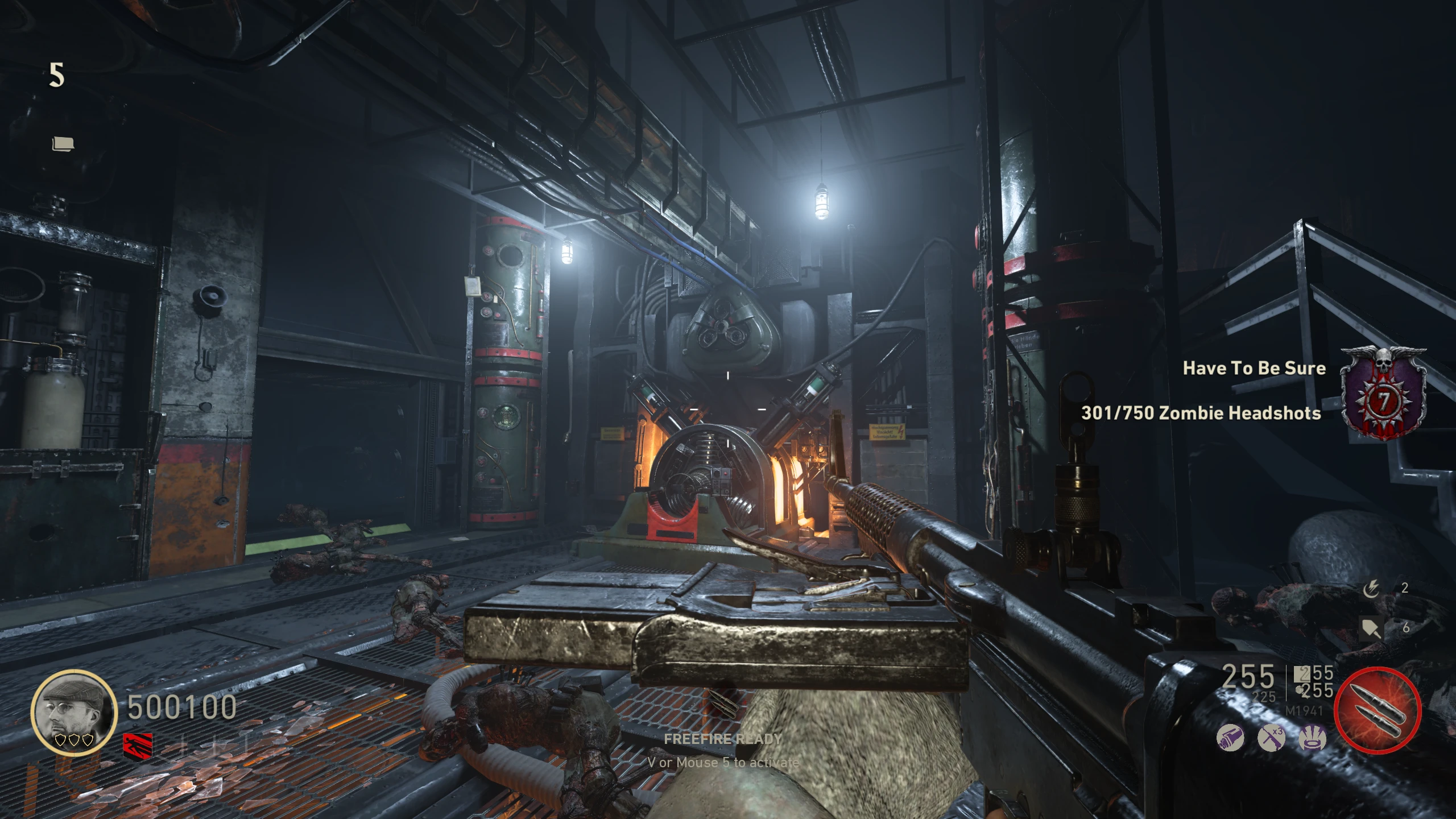
Task: Open the Have To Be Sure challenge badge
Action: pos(1383,394)
